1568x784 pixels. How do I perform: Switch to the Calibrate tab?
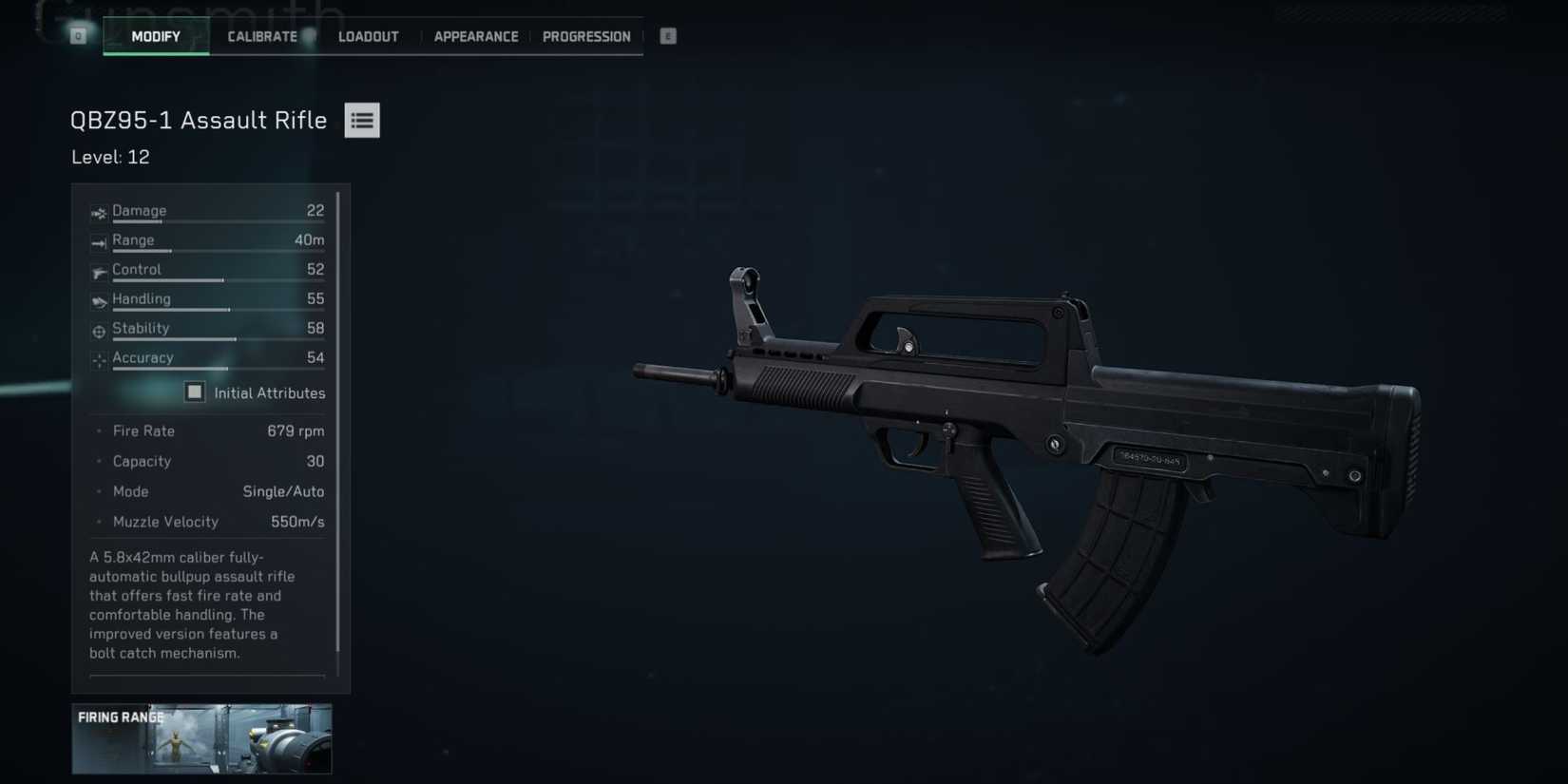click(x=261, y=36)
